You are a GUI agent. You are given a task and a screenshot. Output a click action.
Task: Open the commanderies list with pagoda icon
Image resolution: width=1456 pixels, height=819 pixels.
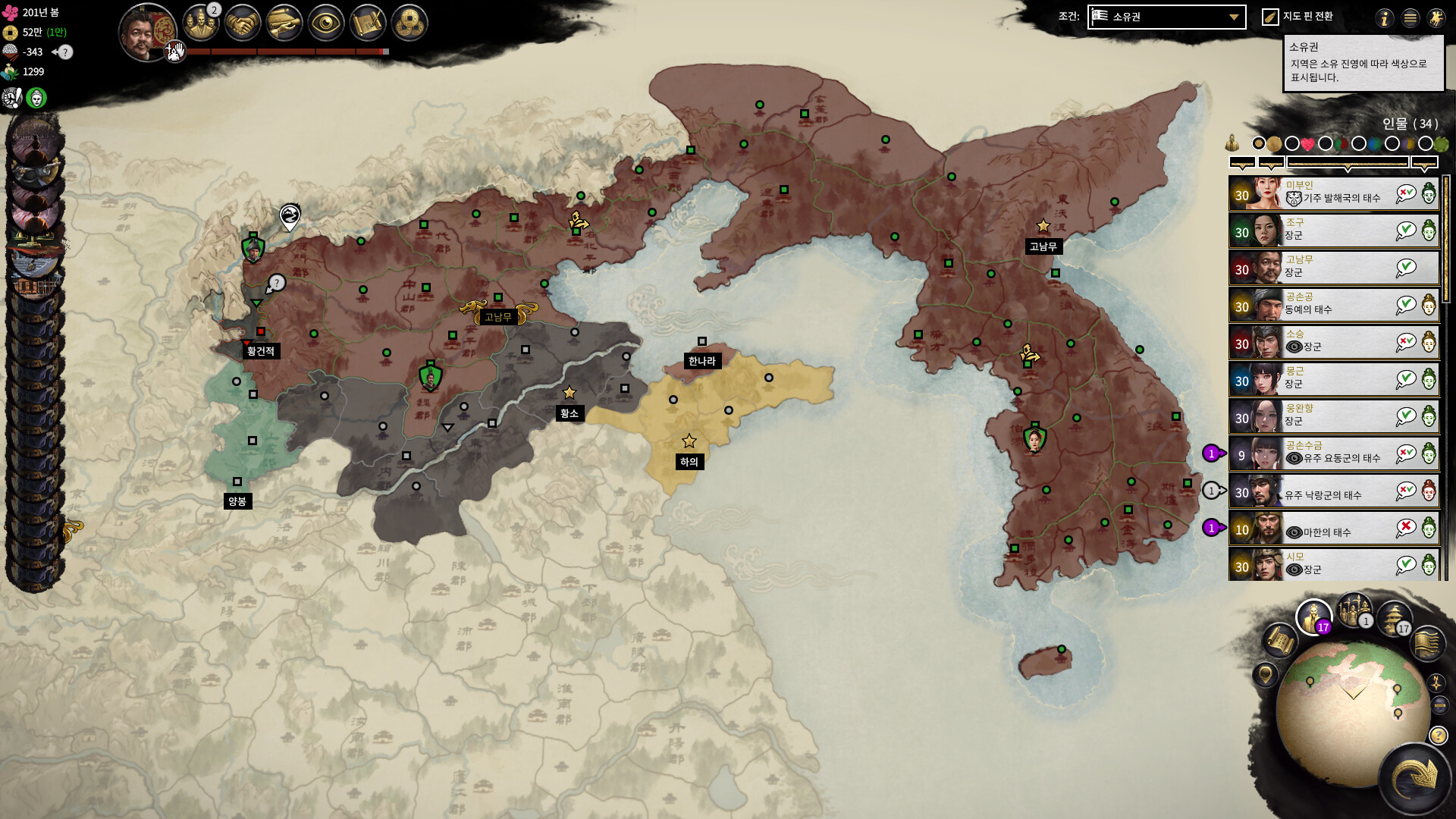pyautogui.click(x=1392, y=619)
